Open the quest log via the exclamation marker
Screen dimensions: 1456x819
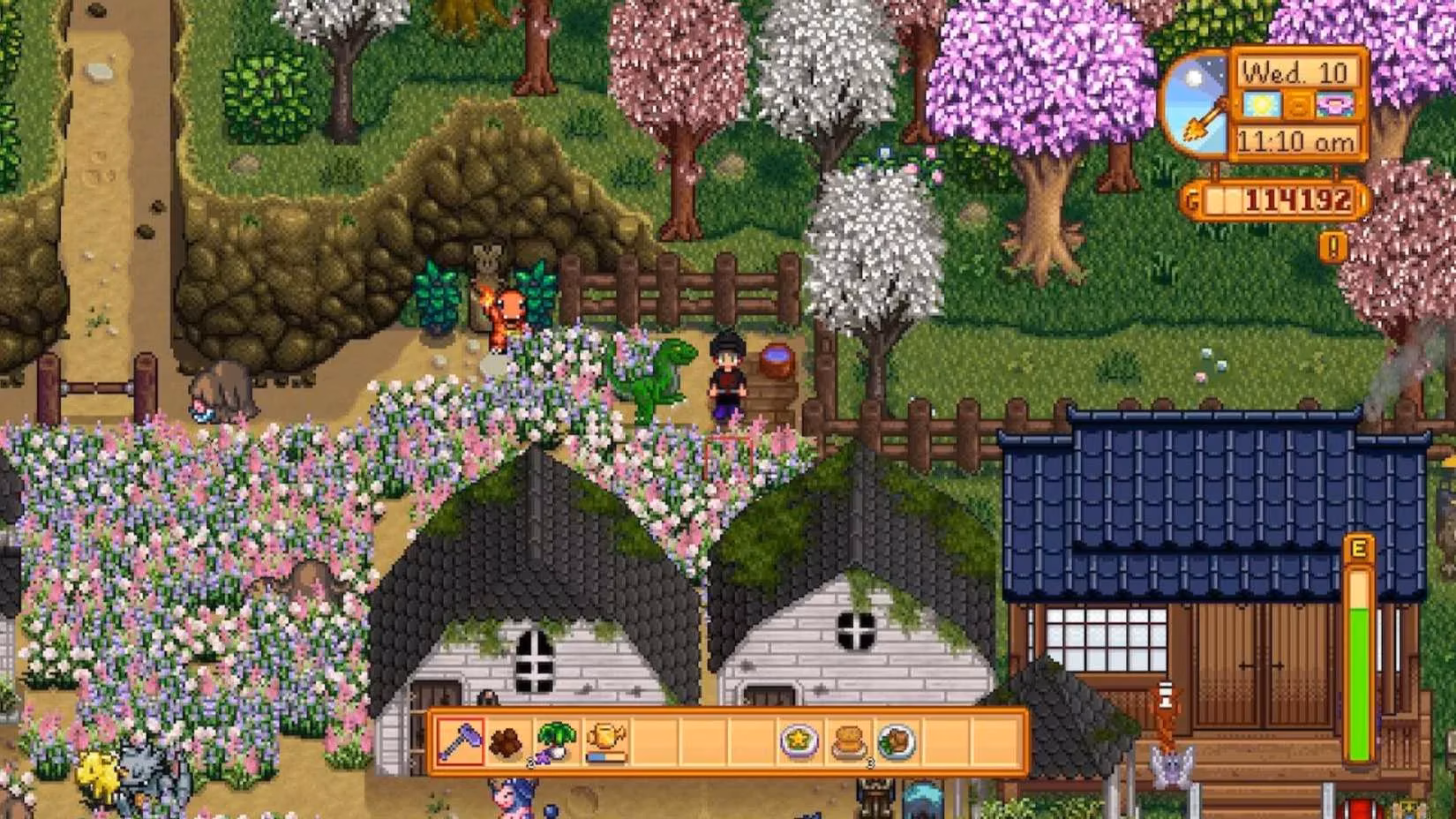coord(1333,245)
